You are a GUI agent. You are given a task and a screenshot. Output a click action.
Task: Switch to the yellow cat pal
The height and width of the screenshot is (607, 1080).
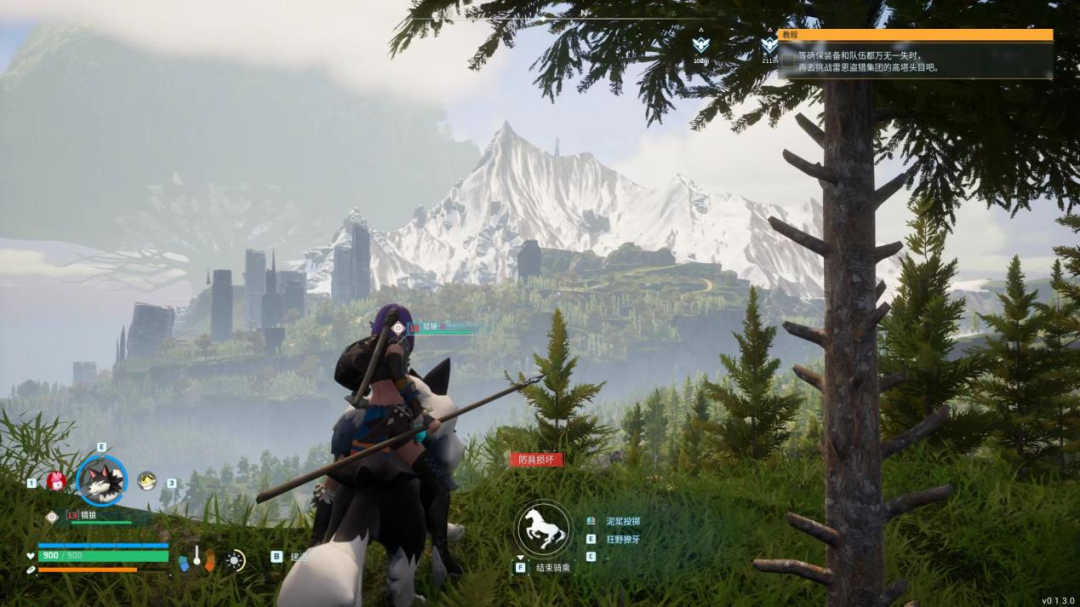[147, 481]
